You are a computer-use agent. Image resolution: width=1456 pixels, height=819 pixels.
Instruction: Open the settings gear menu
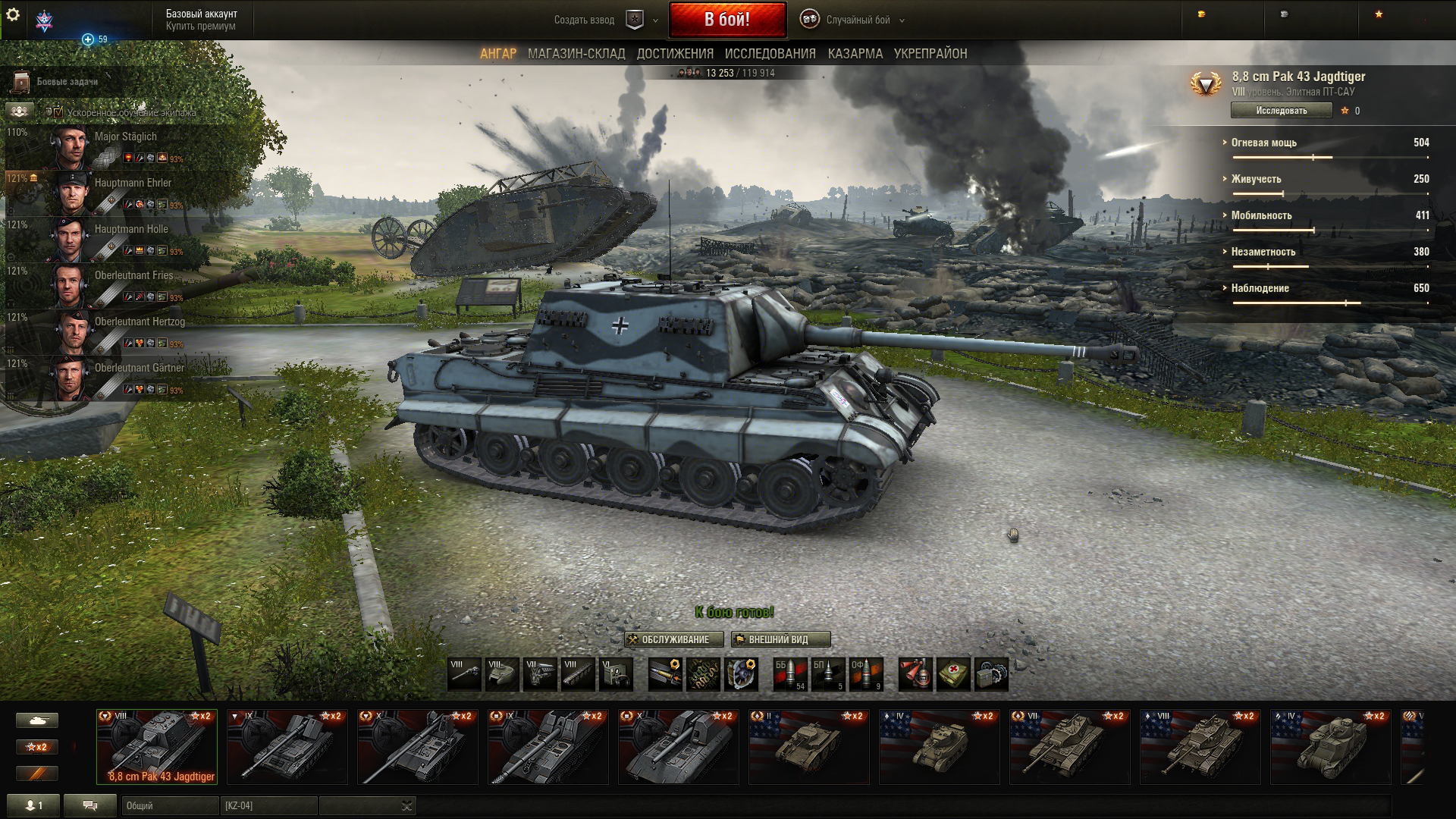(12, 15)
